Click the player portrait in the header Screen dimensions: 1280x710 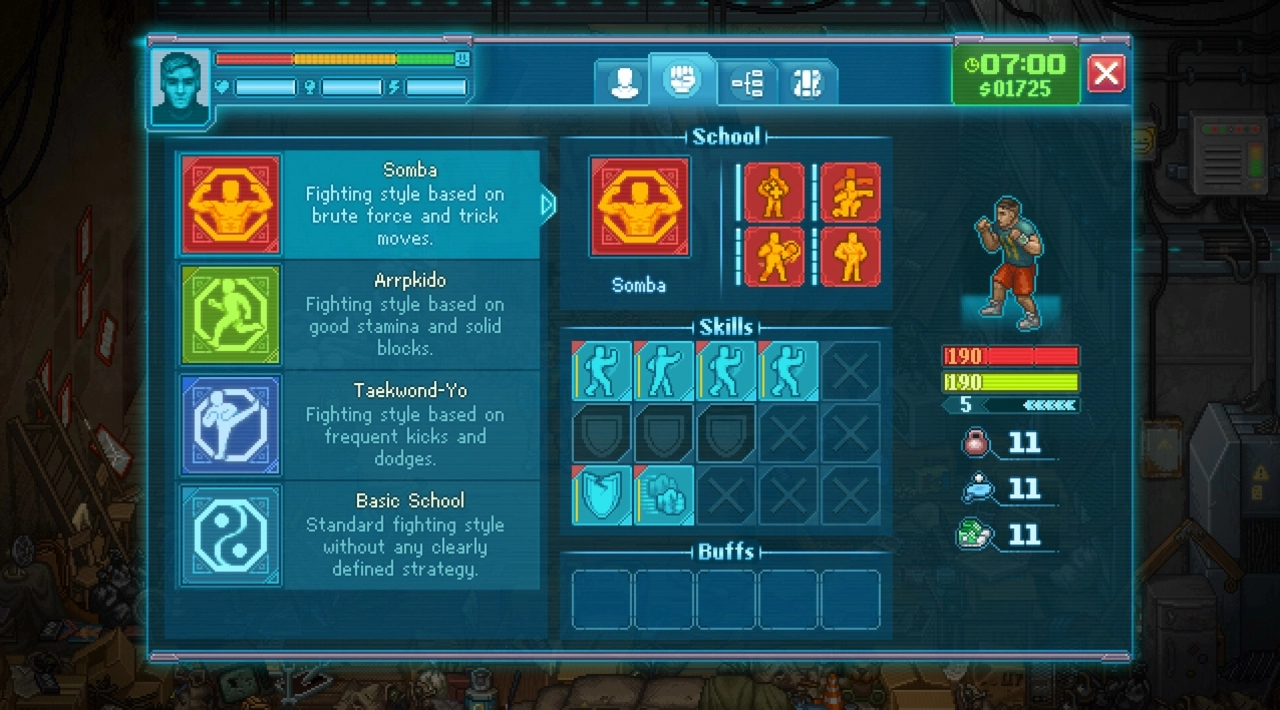(181, 87)
